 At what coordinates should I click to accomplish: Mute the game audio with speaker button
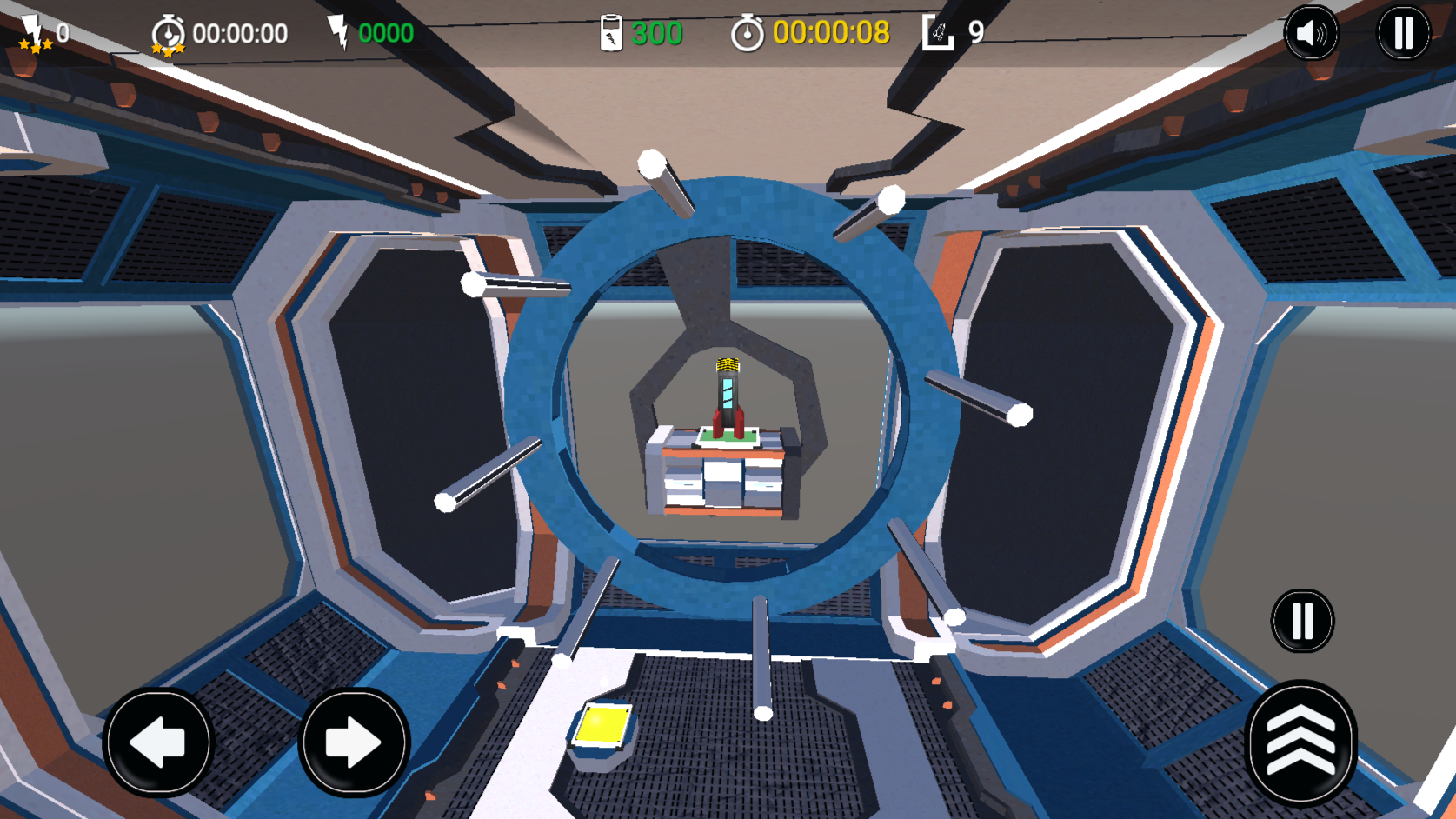[1313, 33]
